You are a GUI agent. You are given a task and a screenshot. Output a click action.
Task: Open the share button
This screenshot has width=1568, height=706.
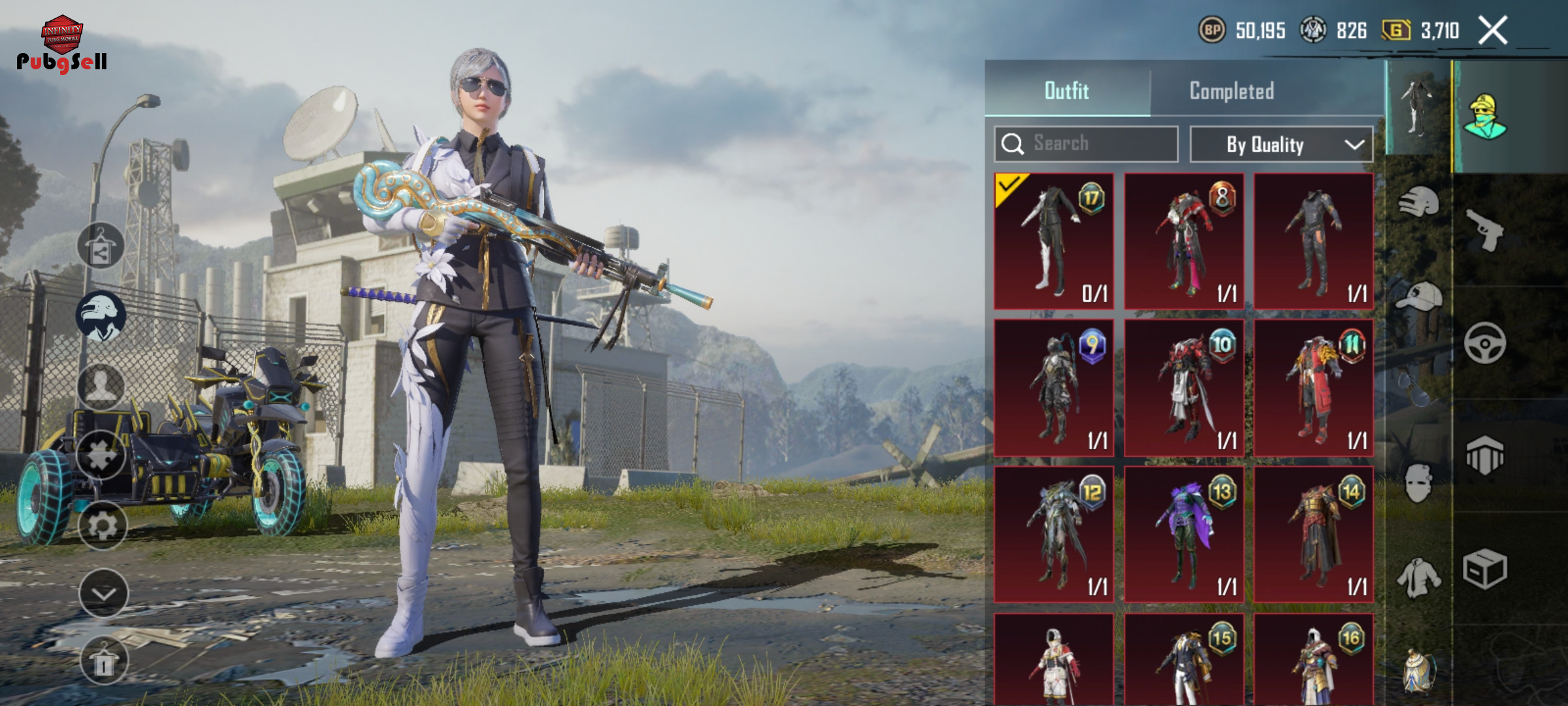(101, 246)
